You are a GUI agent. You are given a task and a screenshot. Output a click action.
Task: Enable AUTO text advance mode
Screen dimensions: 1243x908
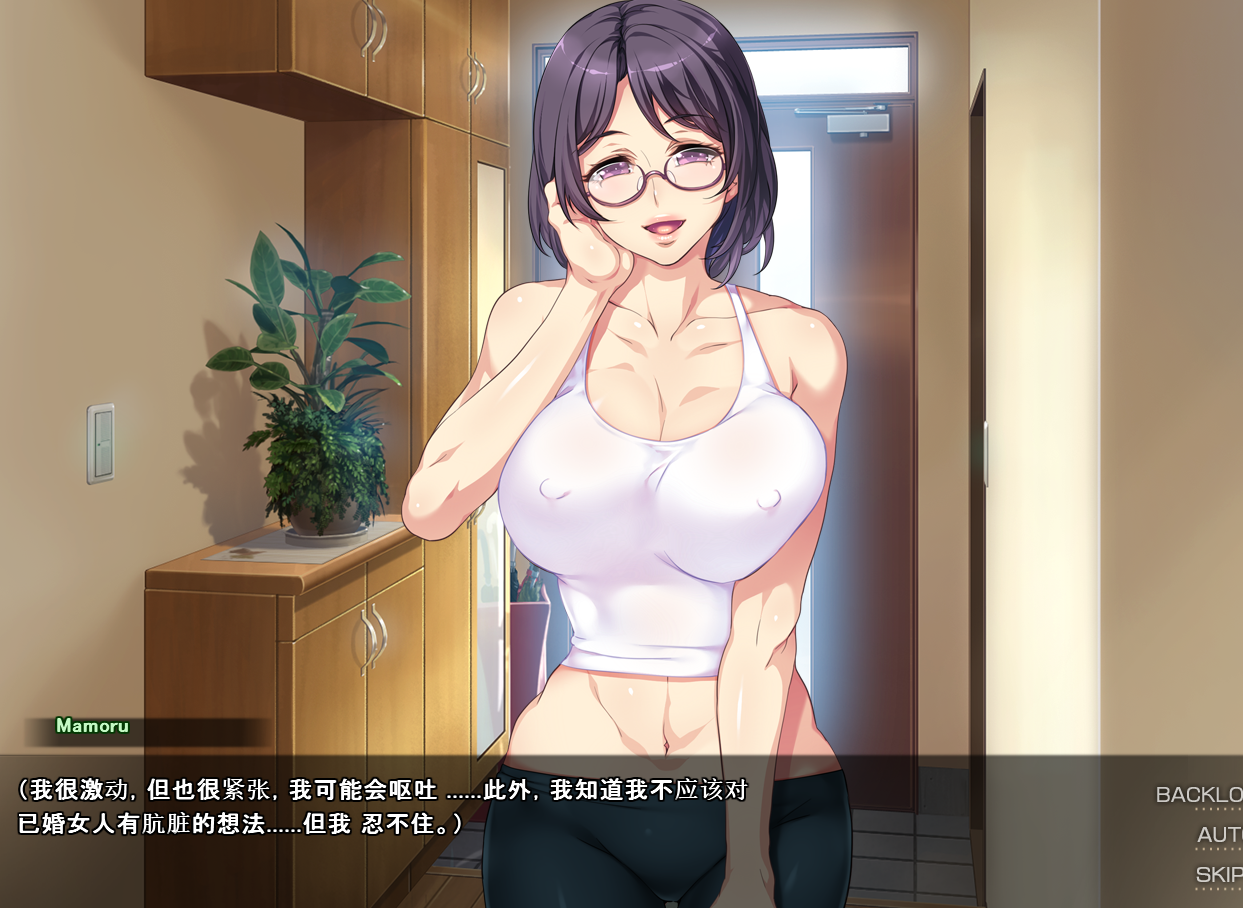tap(1219, 835)
